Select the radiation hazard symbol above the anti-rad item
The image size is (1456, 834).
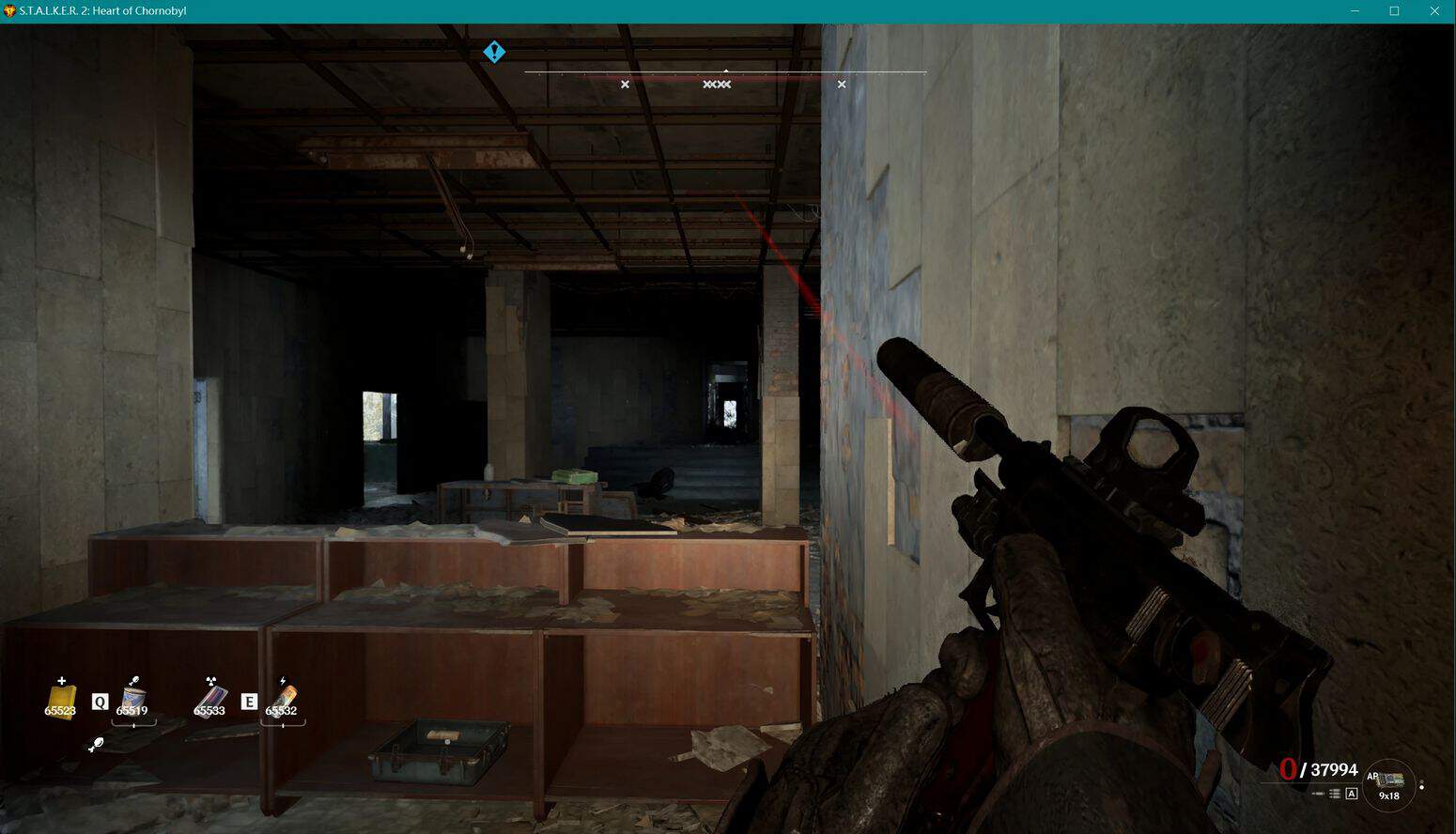pyautogui.click(x=210, y=680)
